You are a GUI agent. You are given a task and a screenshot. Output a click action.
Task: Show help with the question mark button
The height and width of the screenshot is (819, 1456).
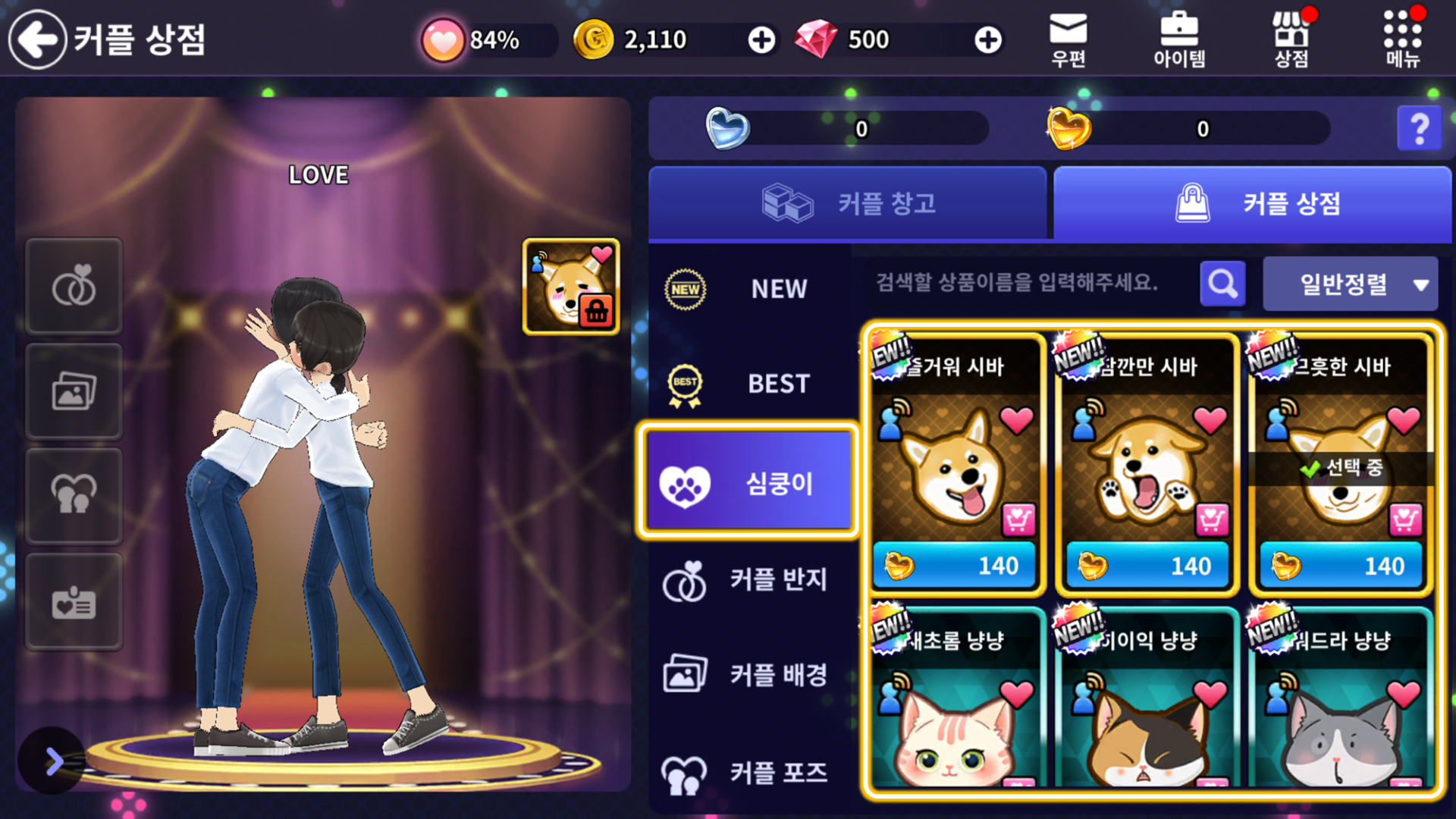1419,129
